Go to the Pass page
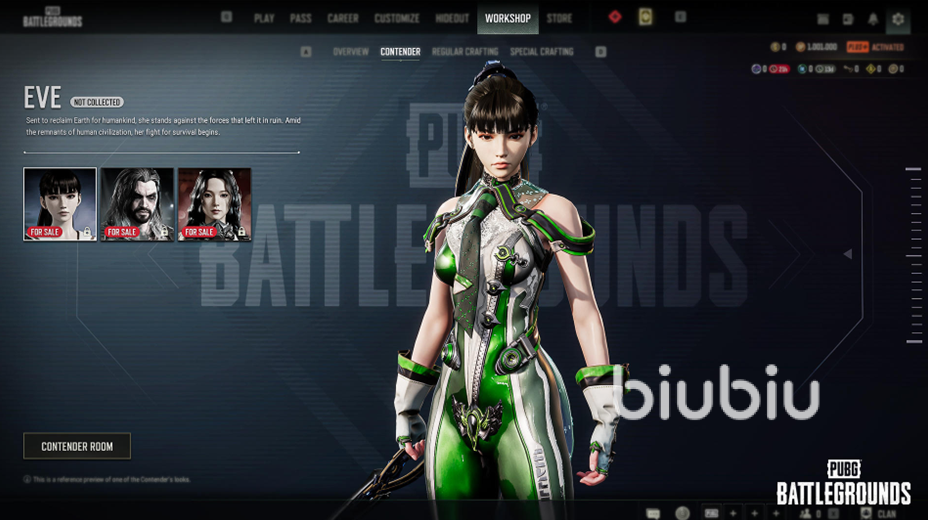The width and height of the screenshot is (928, 520). [x=300, y=18]
